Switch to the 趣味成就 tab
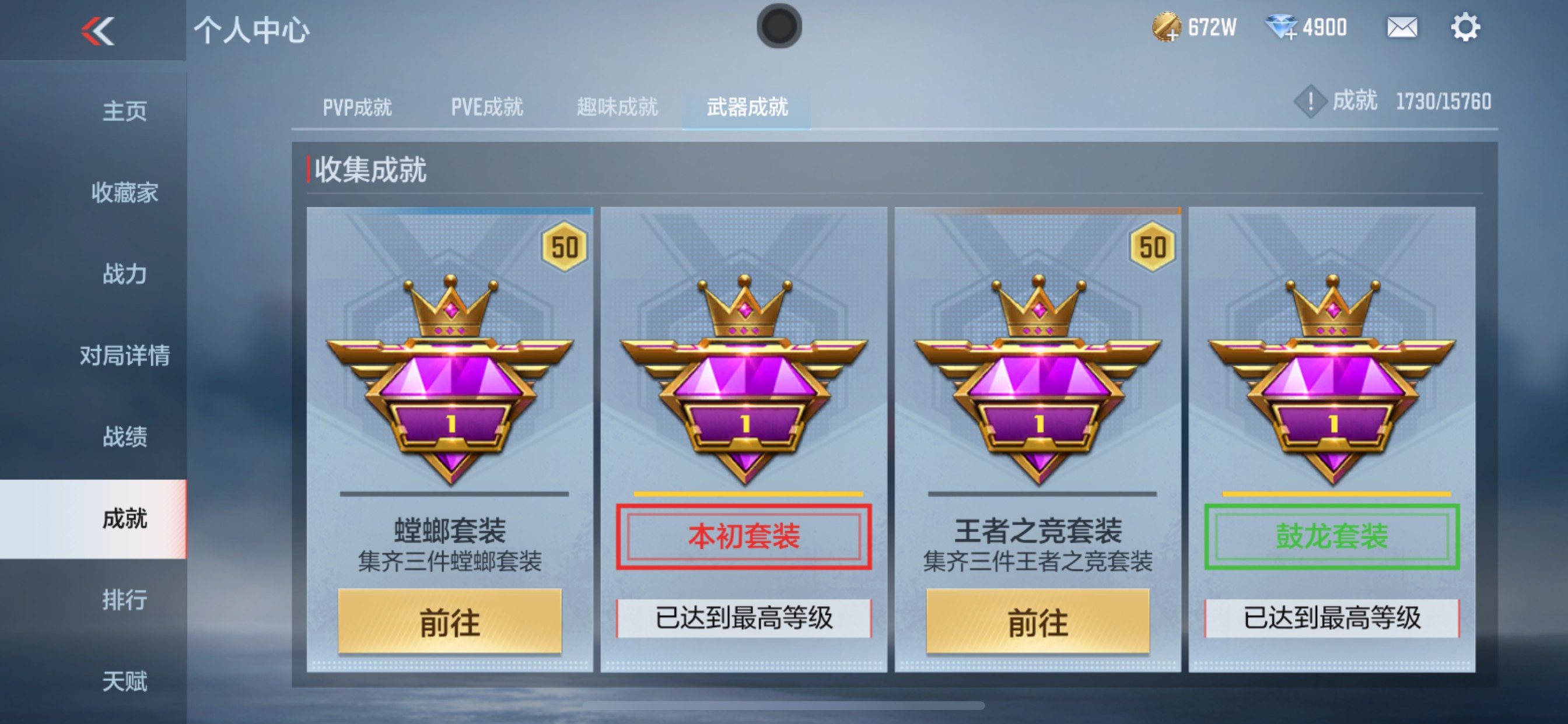Viewport: 1568px width, 724px height. (x=617, y=108)
